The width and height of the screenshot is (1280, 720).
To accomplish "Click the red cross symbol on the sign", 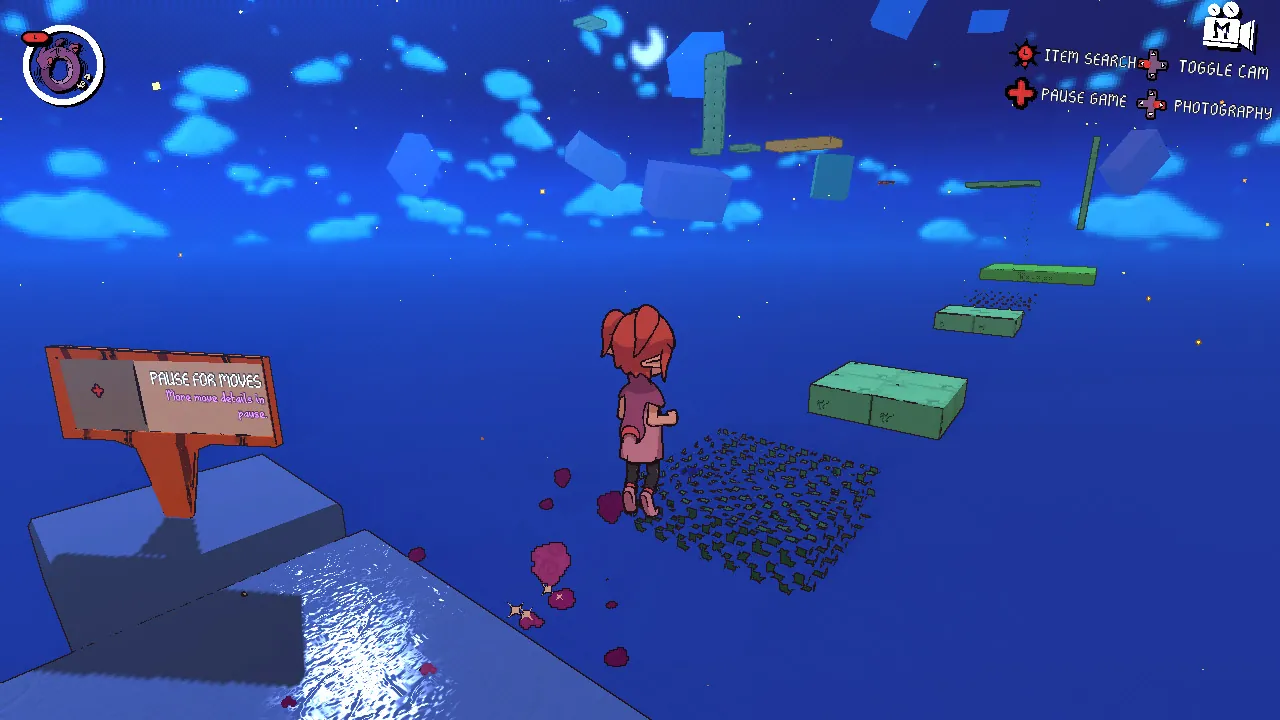I will pyautogui.click(x=98, y=390).
